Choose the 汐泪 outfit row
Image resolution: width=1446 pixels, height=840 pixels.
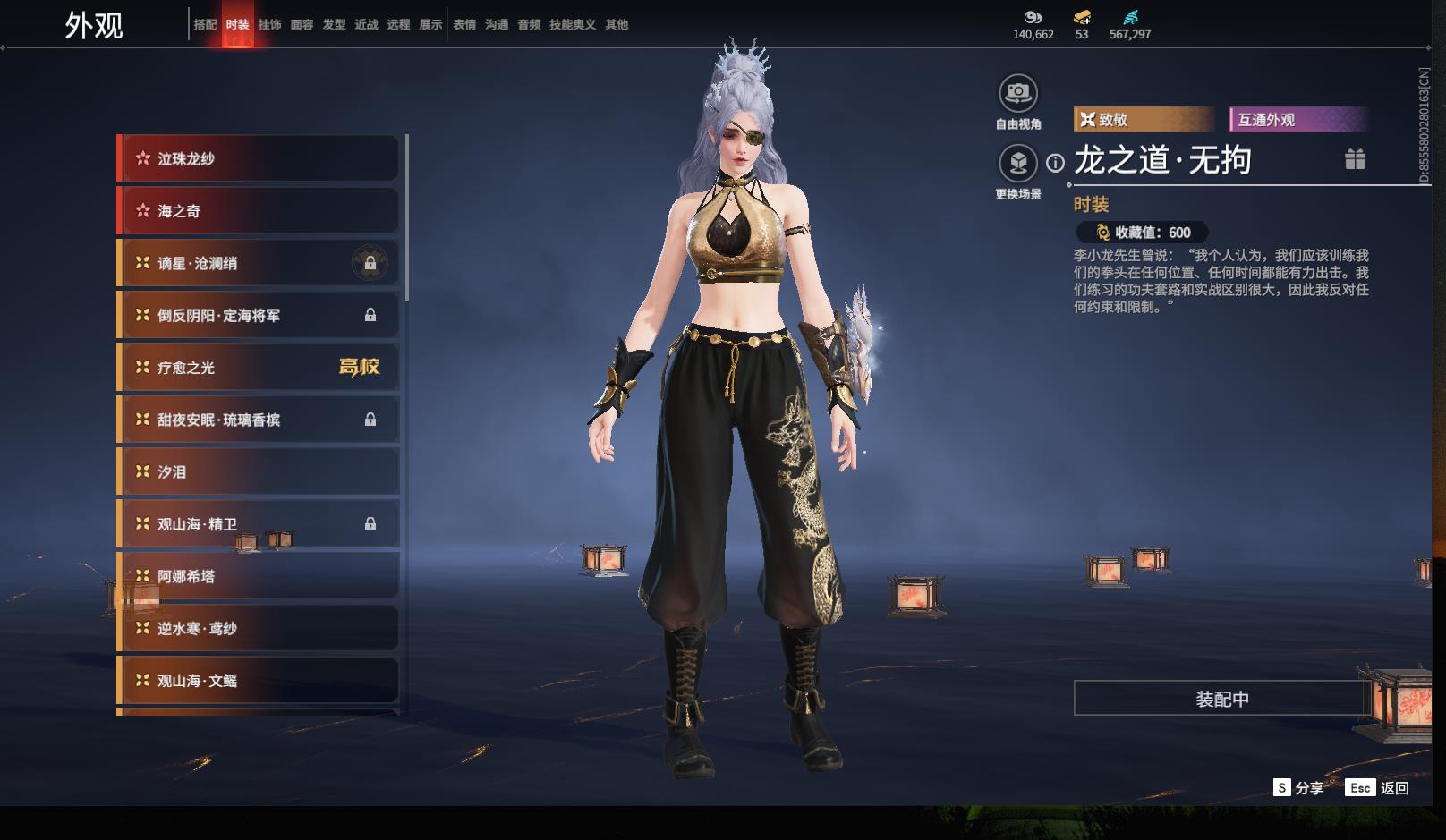pos(259,472)
